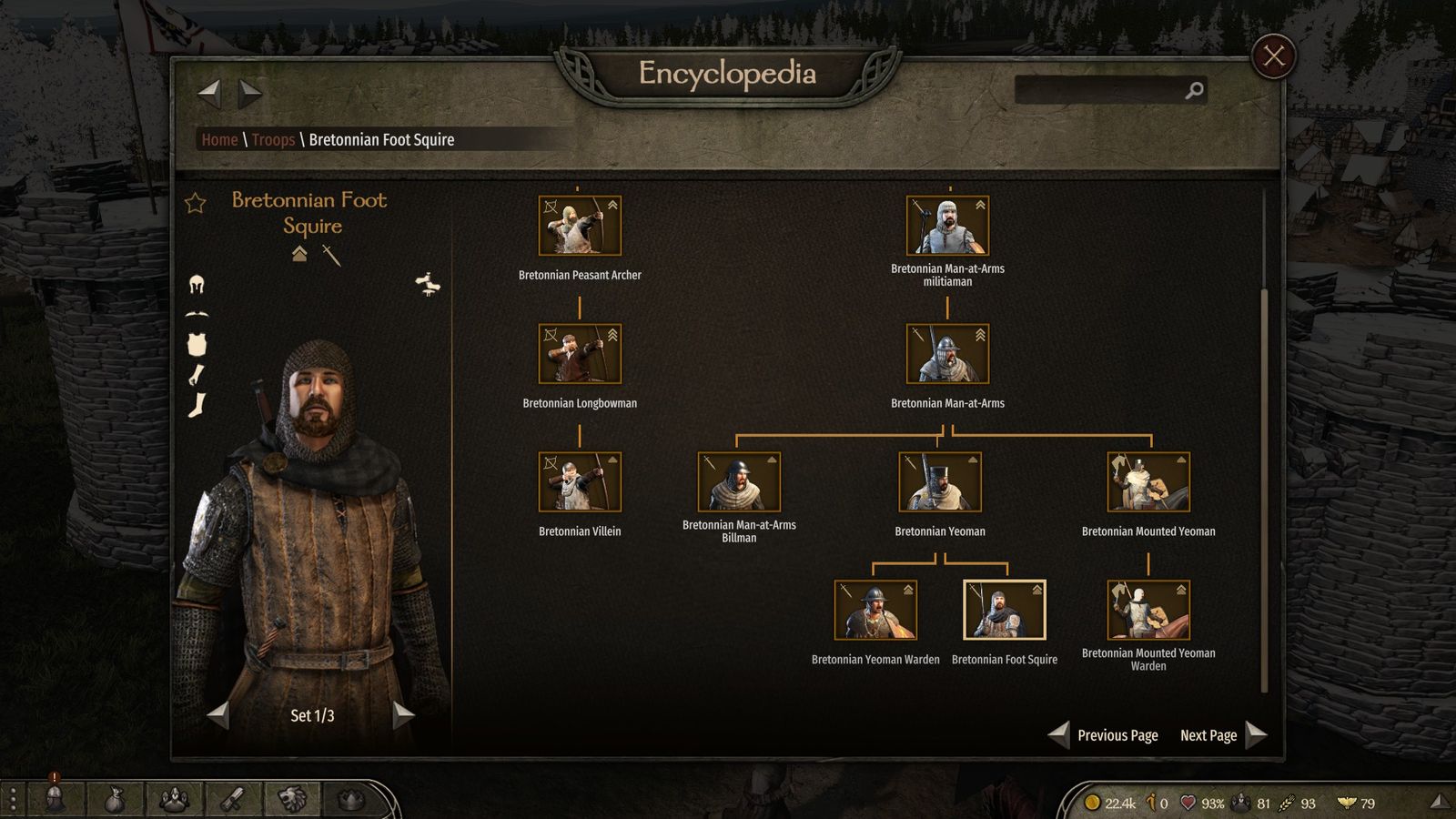
Task: Go to the Home breadcrumb link
Action: [219, 139]
